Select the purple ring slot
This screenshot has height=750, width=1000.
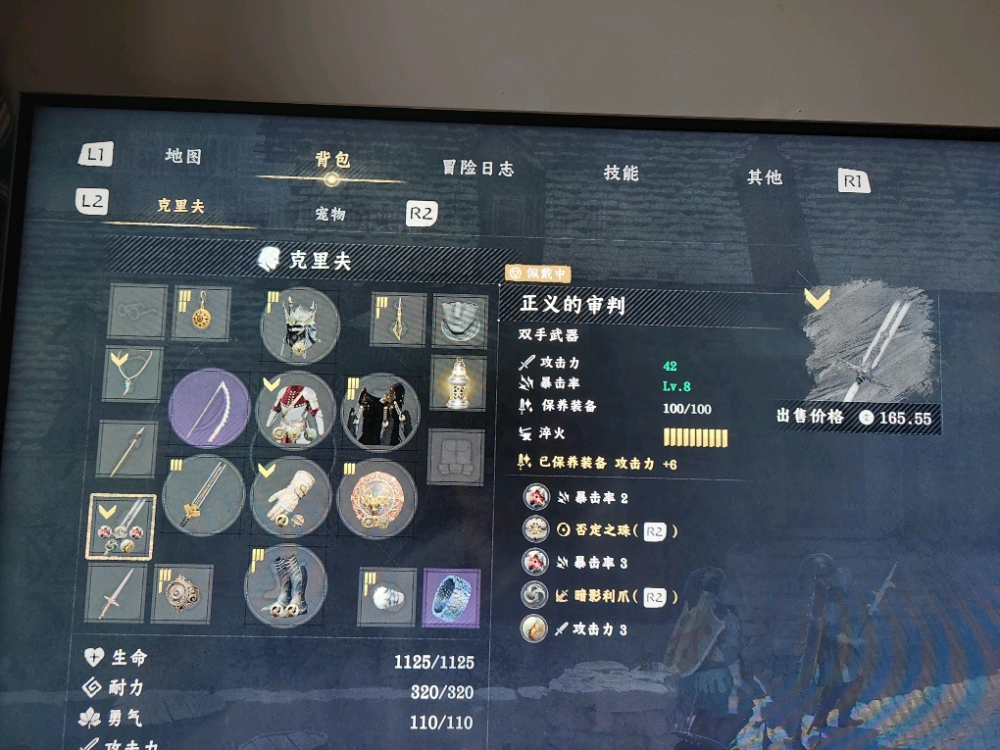pyautogui.click(x=451, y=597)
